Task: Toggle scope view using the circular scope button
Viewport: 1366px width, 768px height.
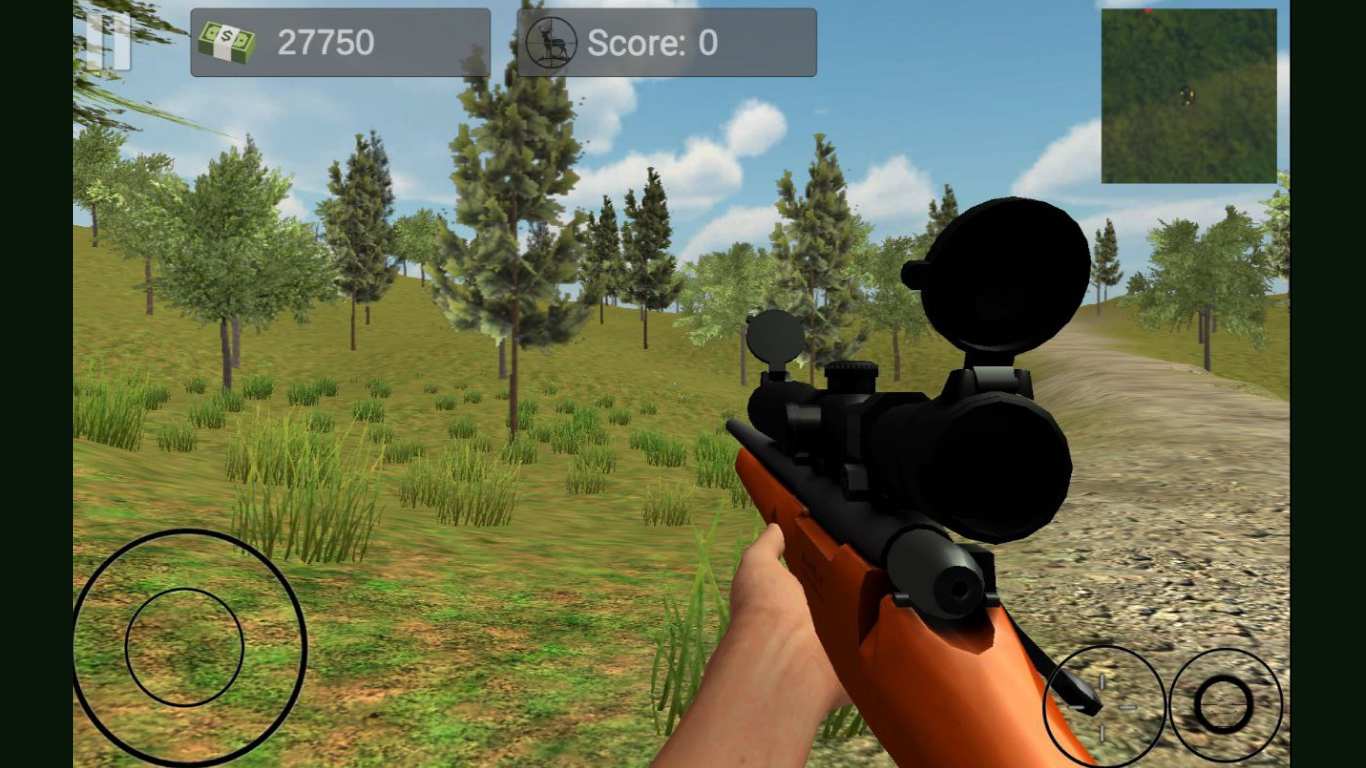Action: [x=1224, y=705]
